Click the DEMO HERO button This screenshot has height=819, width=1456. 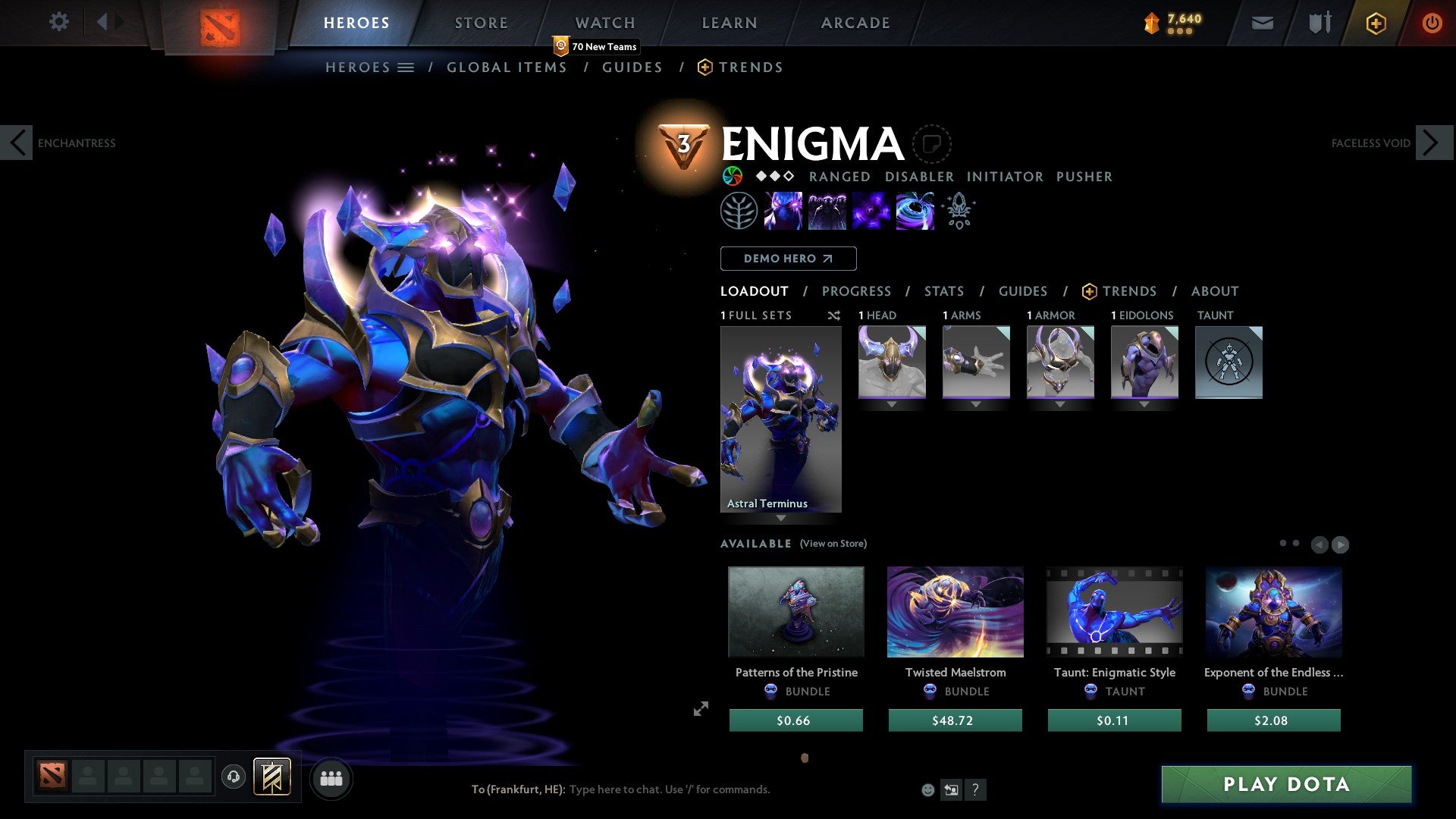[x=788, y=258]
